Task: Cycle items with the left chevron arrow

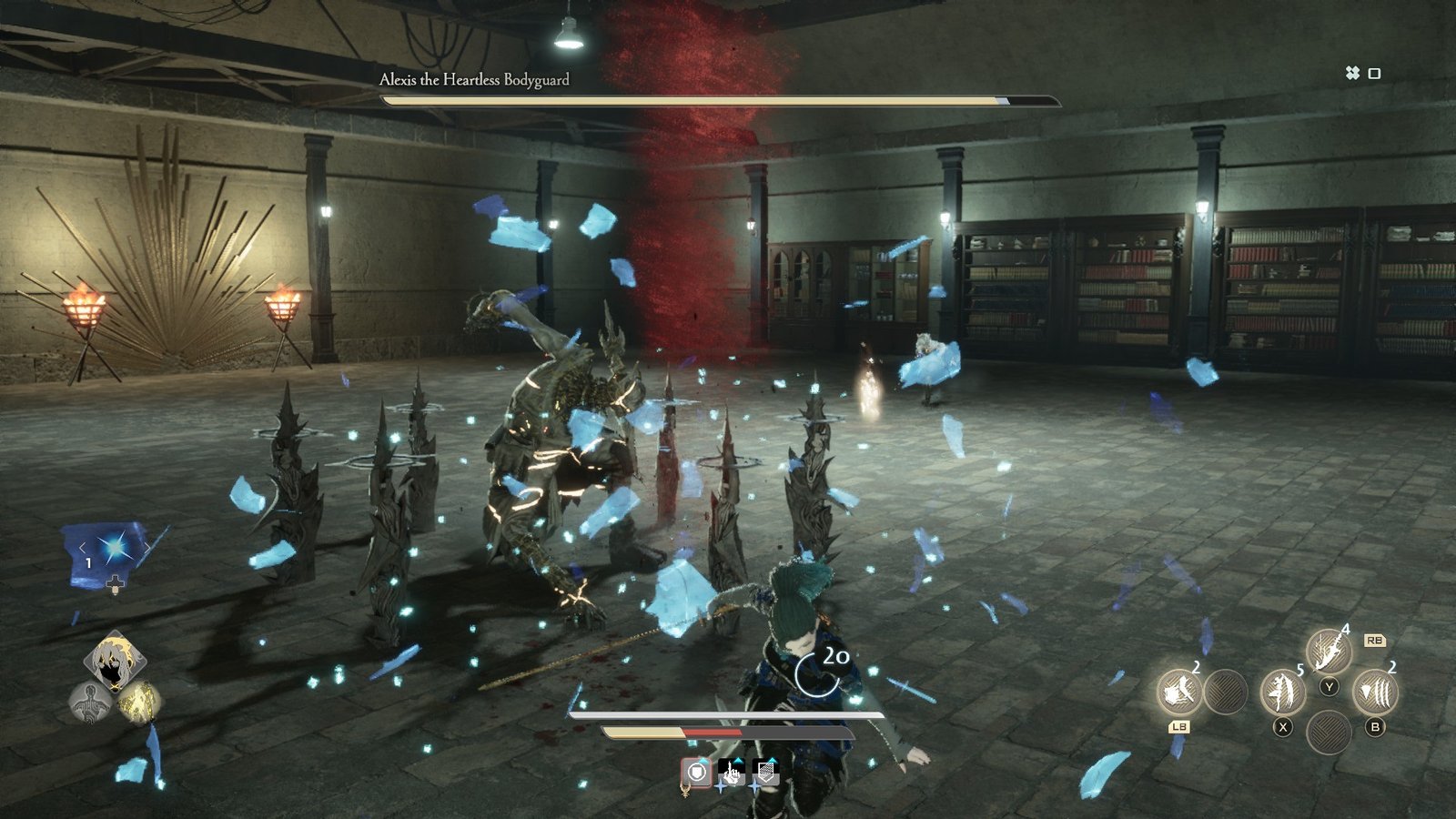Action: tap(82, 548)
